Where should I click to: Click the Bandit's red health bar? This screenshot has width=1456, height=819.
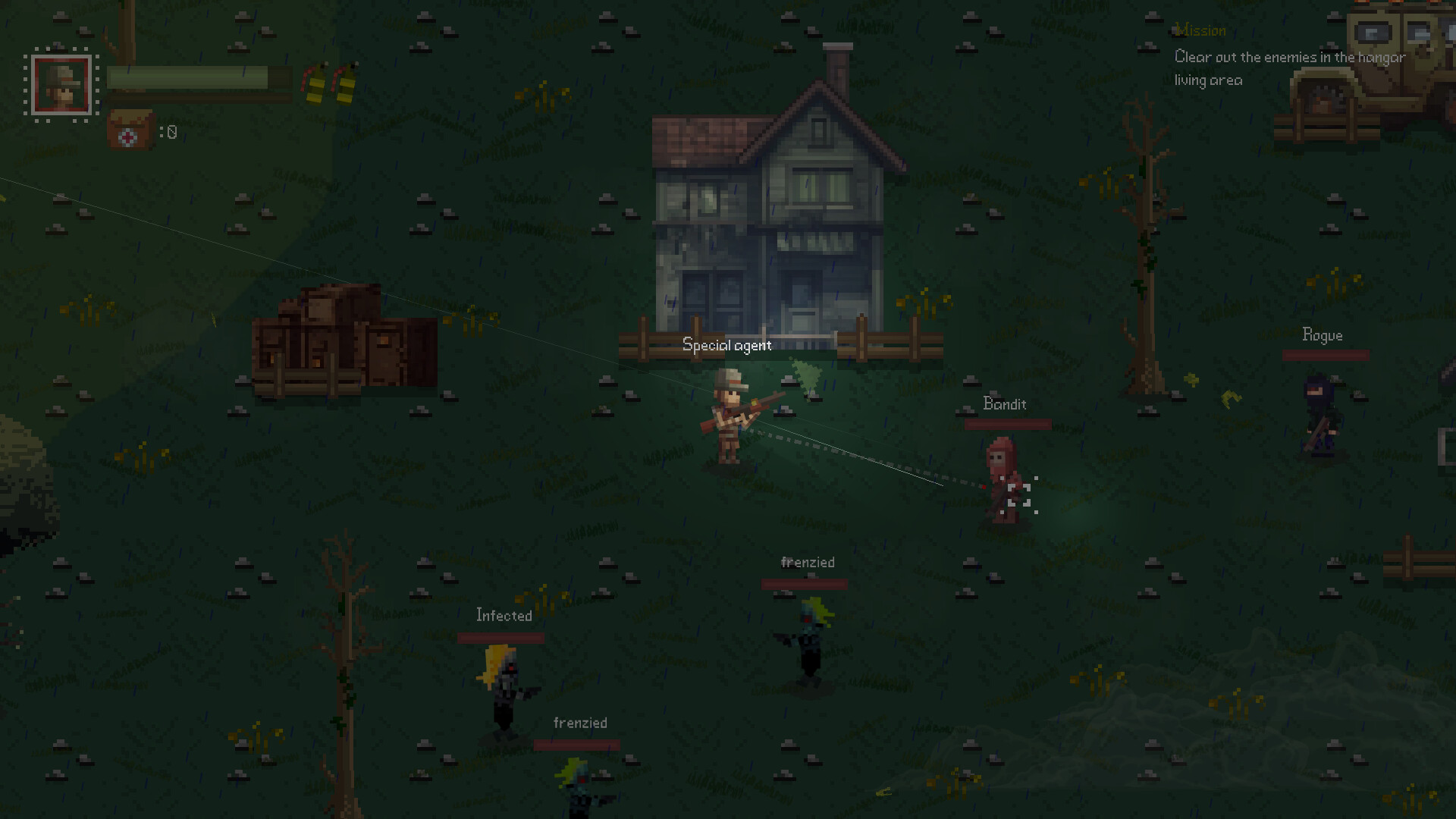(1007, 422)
